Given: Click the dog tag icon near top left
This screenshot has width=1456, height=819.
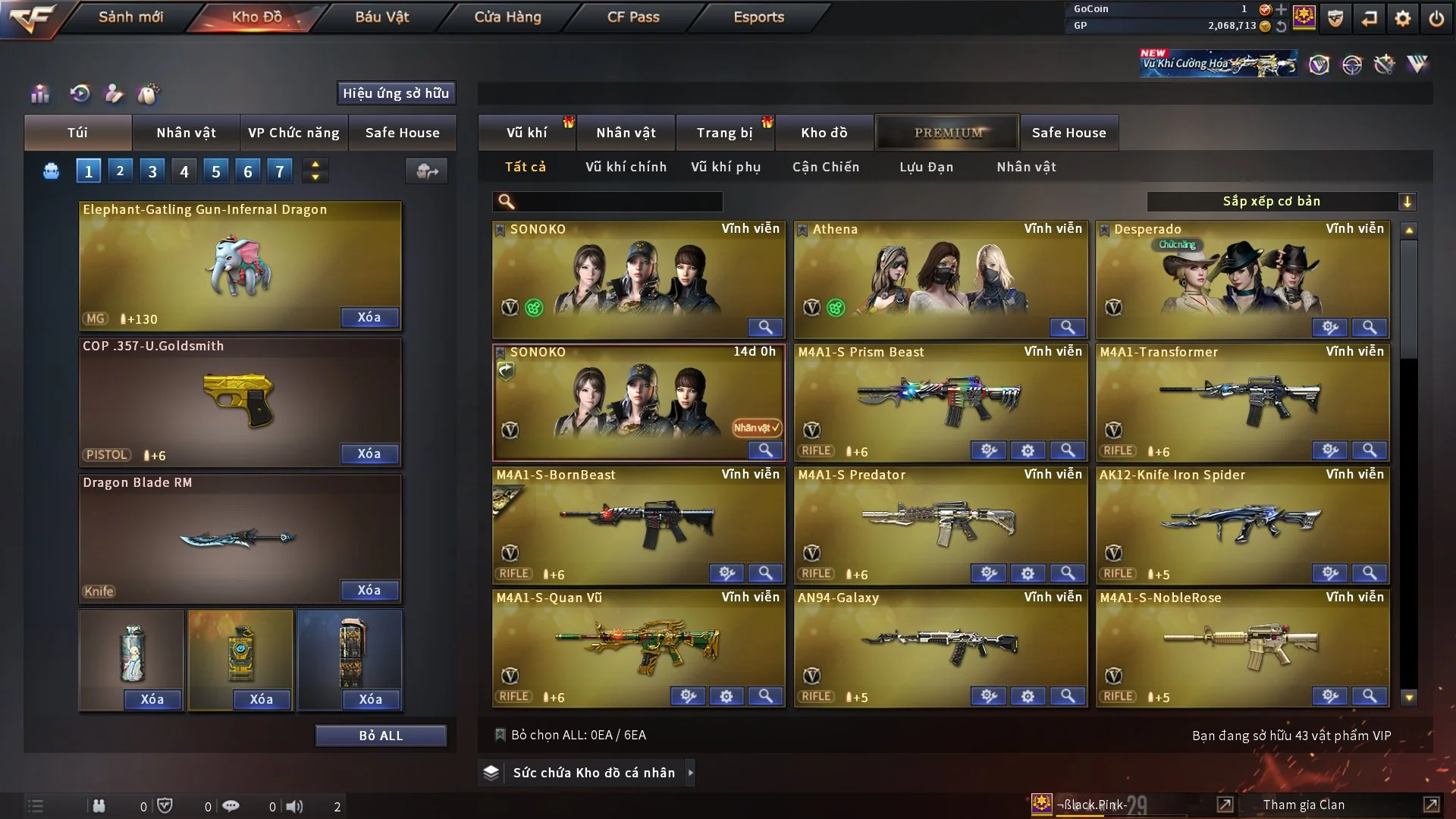Looking at the screenshot, I should coord(149,93).
